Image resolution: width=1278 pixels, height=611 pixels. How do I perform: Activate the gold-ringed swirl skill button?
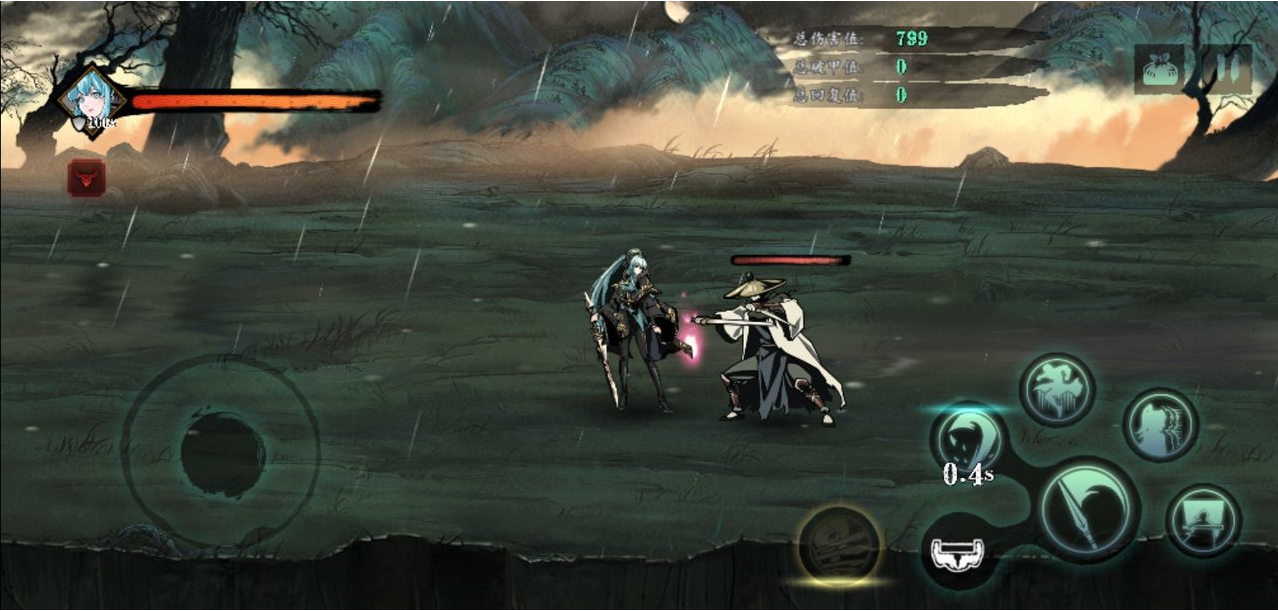coord(840,545)
